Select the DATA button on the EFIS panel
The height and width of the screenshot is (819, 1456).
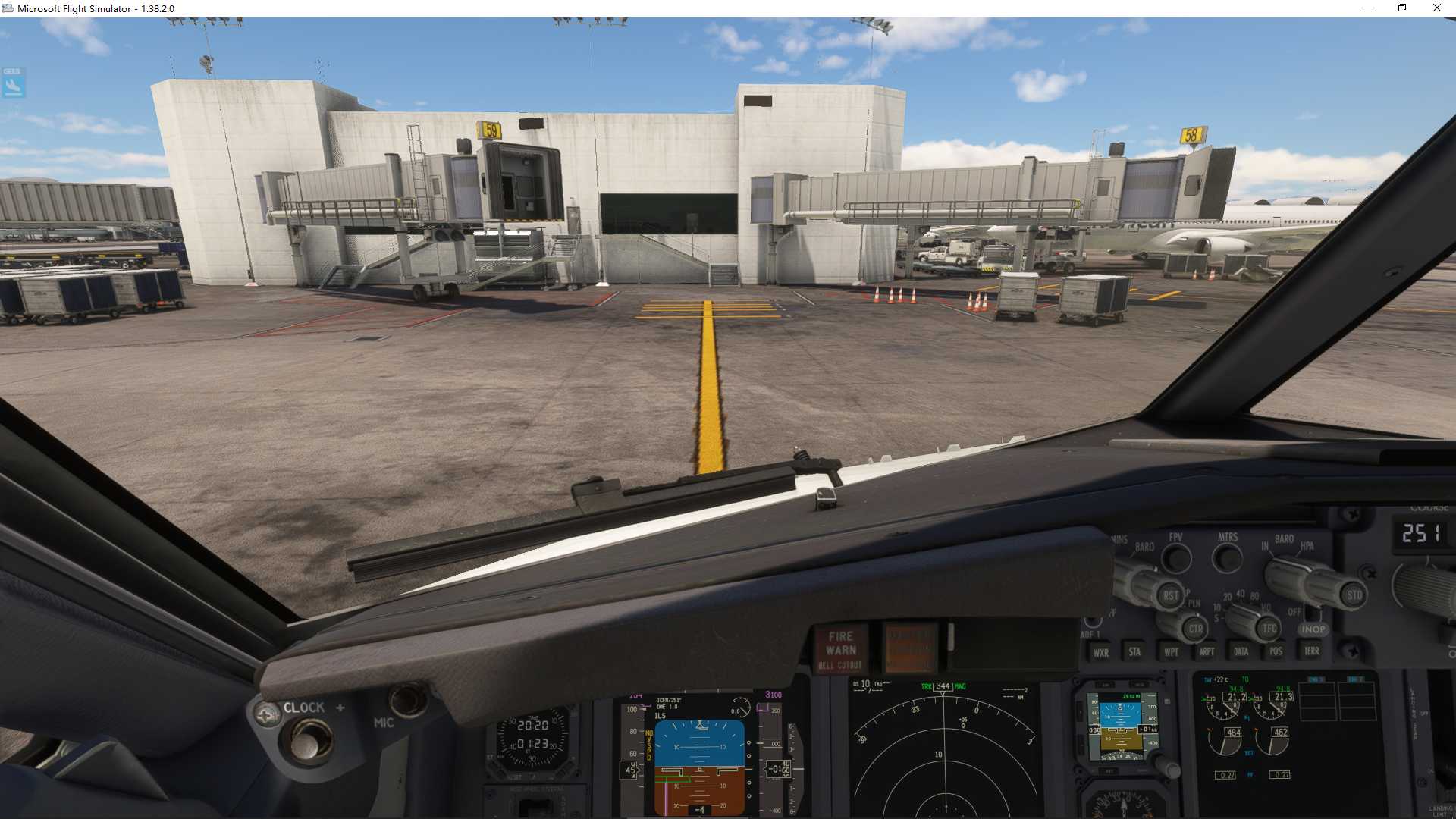click(x=1241, y=652)
